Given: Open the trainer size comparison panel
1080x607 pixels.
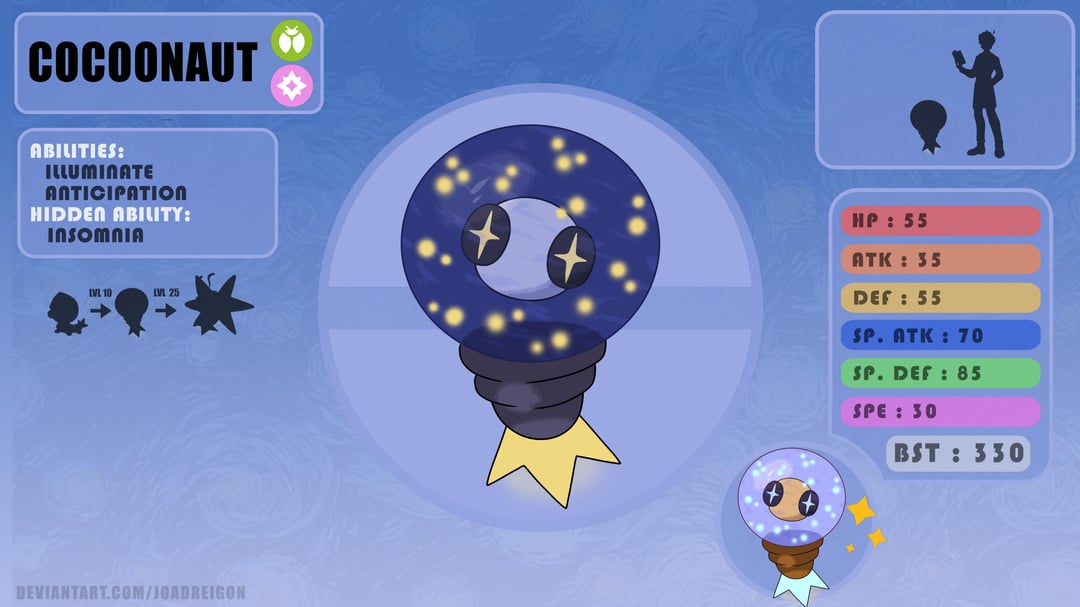Looking at the screenshot, I should [x=944, y=90].
